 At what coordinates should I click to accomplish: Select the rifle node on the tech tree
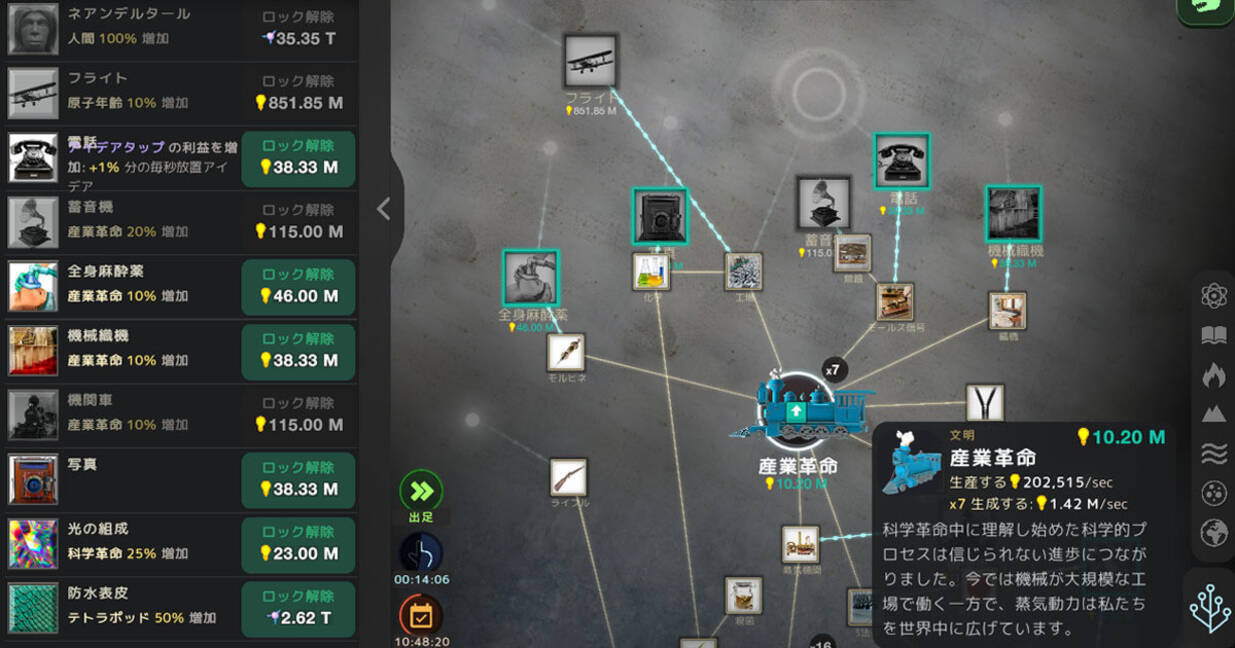568,477
